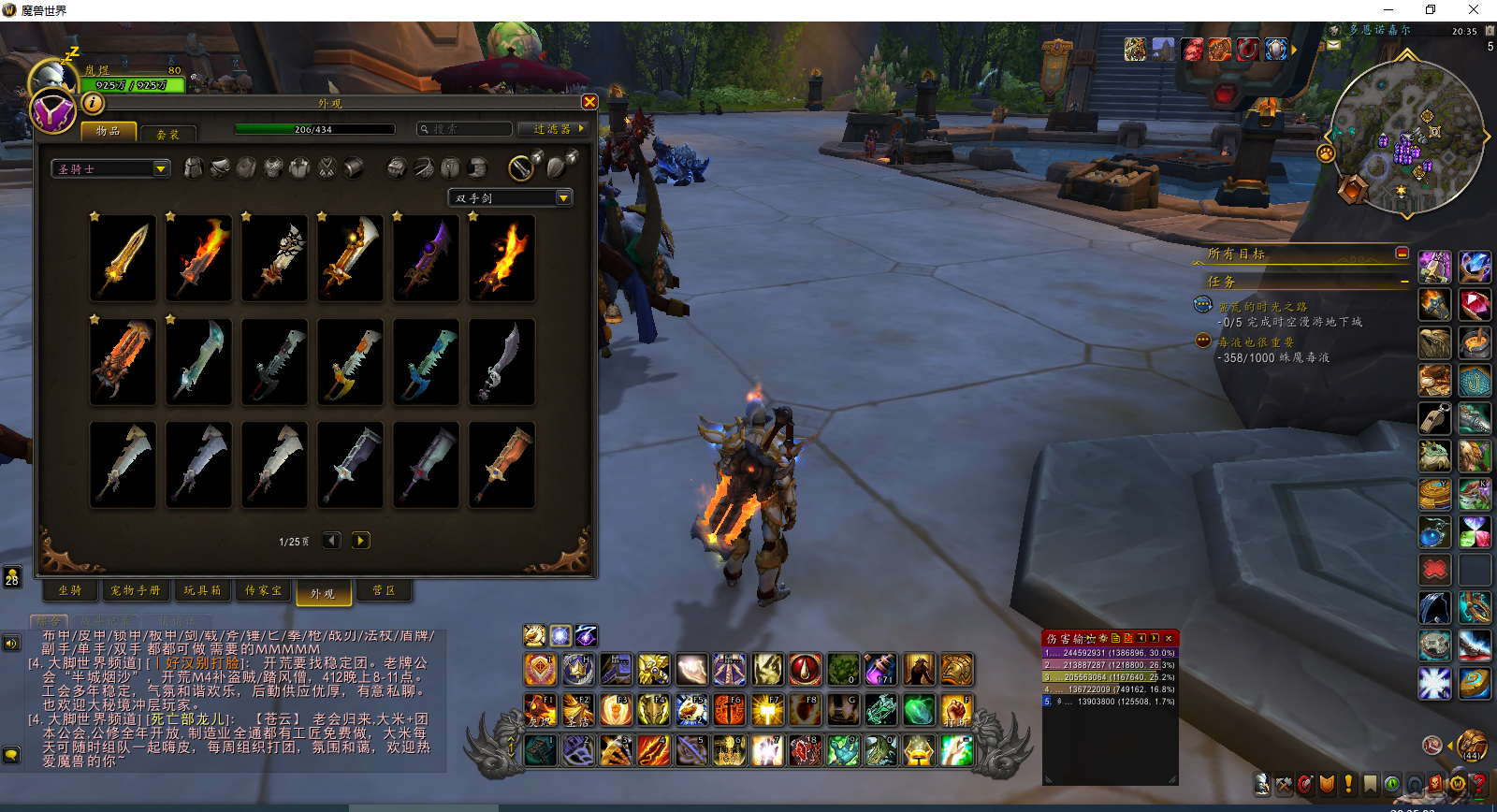This screenshot has width=1497, height=812.
Task: Open the 坐骑 mounts tab
Action: (x=70, y=590)
